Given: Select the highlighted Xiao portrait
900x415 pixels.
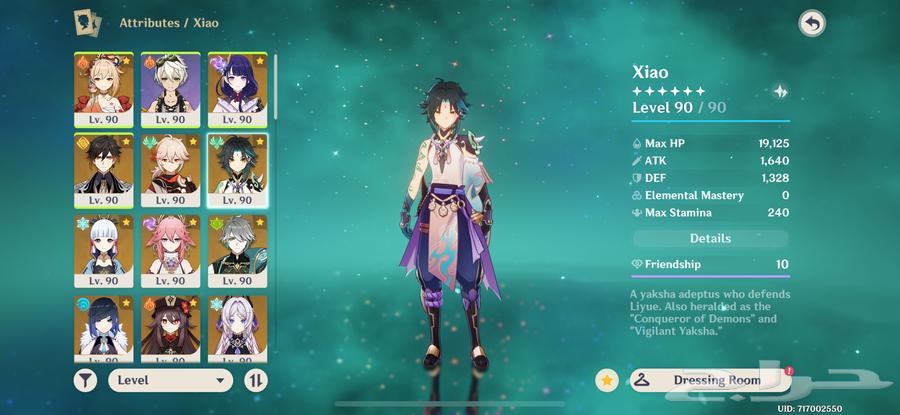Looking at the screenshot, I should point(237,169).
